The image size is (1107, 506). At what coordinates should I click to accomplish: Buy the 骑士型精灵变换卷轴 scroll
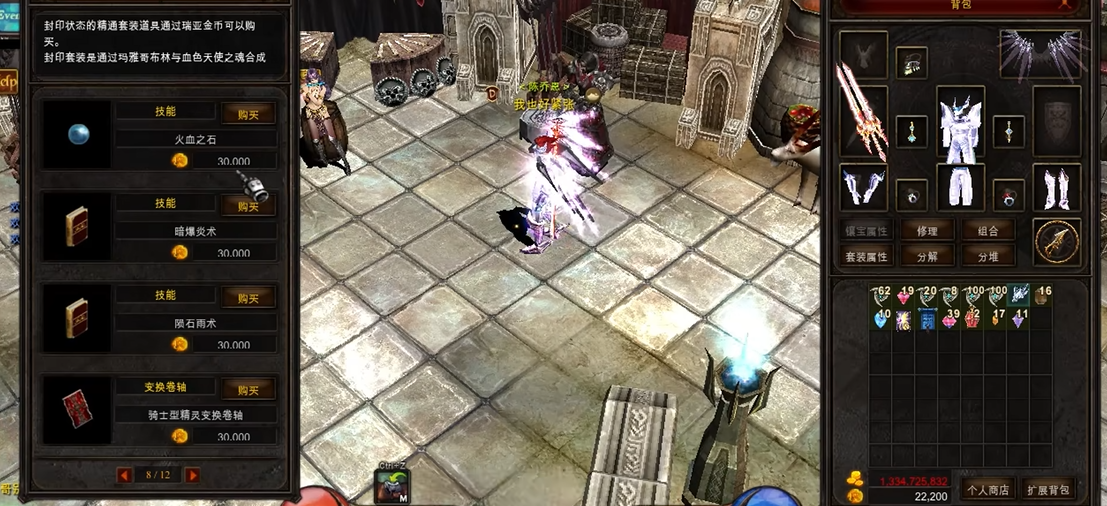point(248,390)
